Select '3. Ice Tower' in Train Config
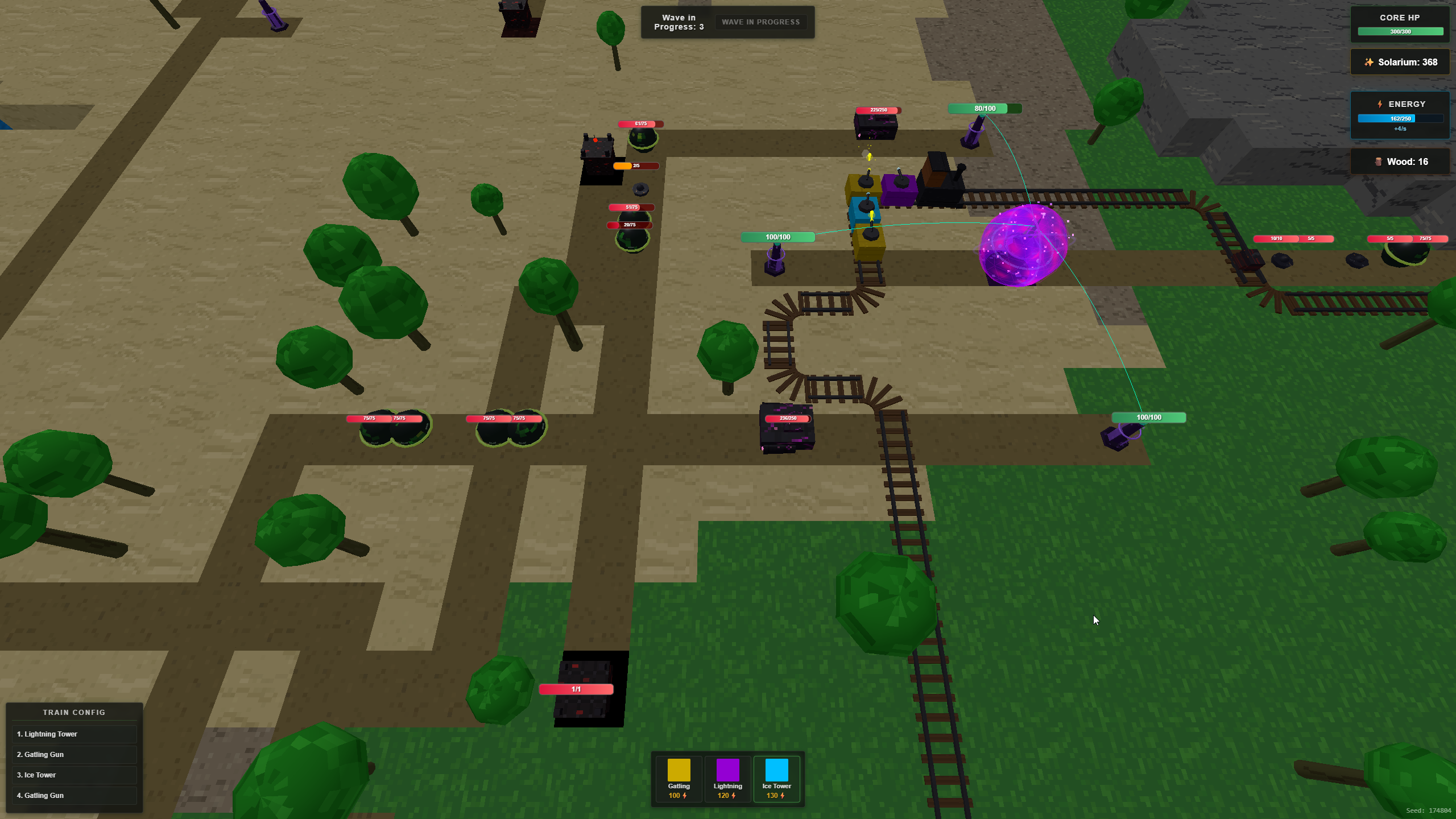1456x819 pixels. (74, 775)
